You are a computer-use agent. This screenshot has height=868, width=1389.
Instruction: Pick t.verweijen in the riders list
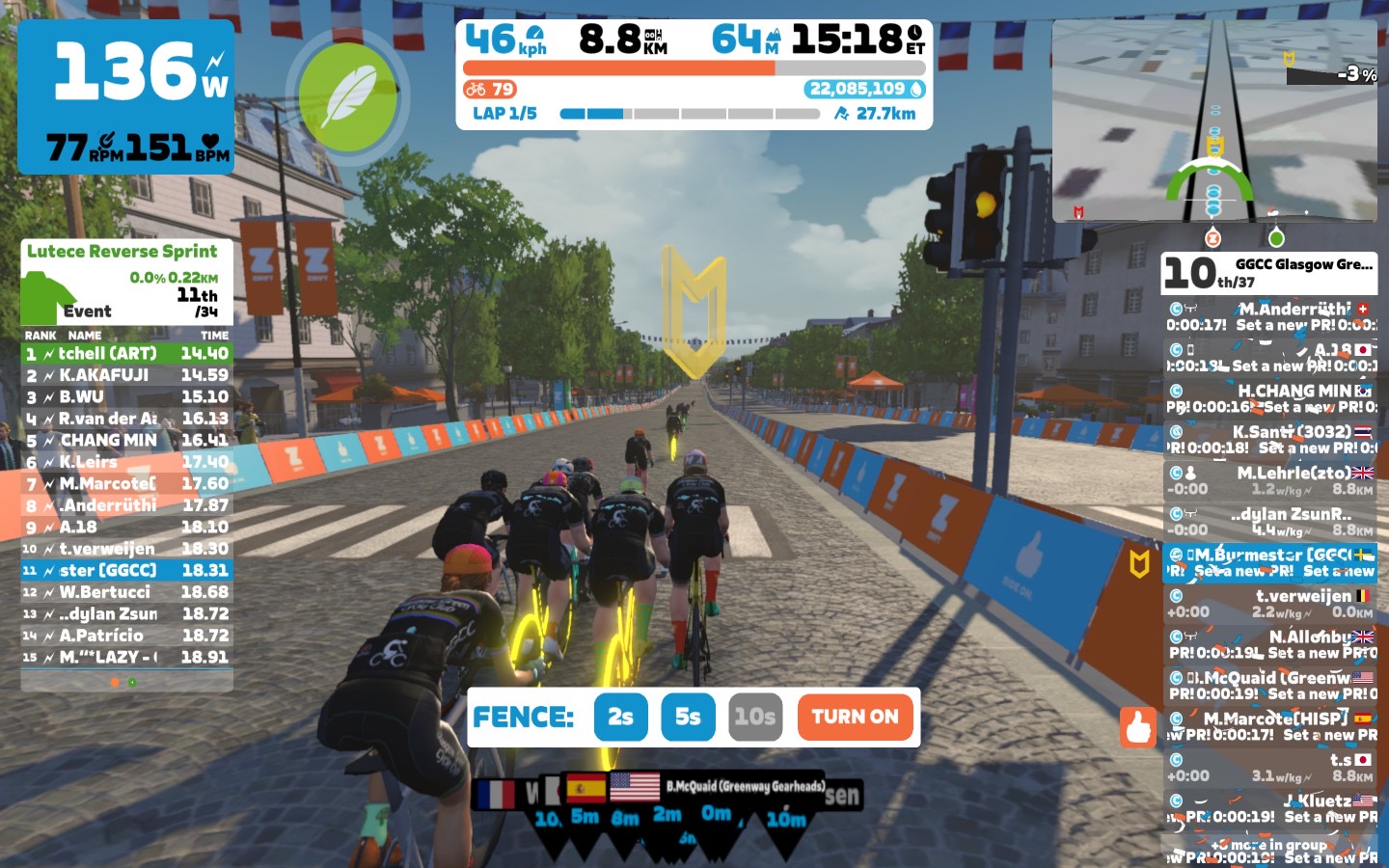click(1270, 604)
